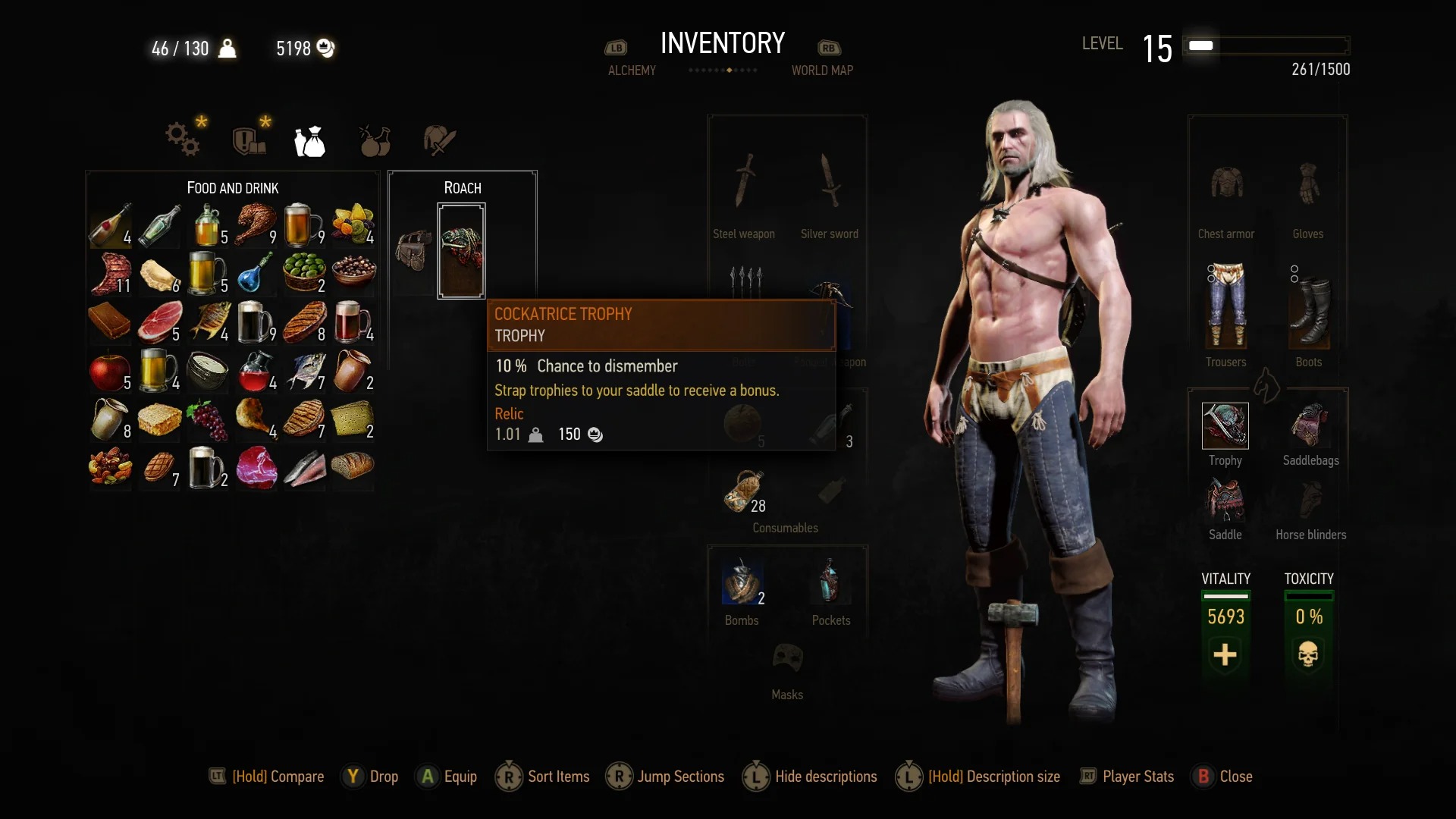Screen dimensions: 1456x819
Task: Select the Bombs equipment slot
Action: pyautogui.click(x=742, y=582)
